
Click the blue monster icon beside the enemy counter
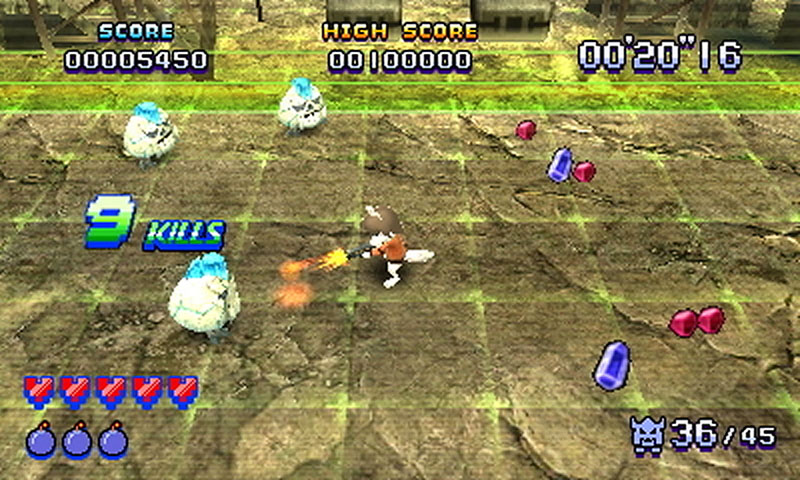pyautogui.click(x=648, y=432)
